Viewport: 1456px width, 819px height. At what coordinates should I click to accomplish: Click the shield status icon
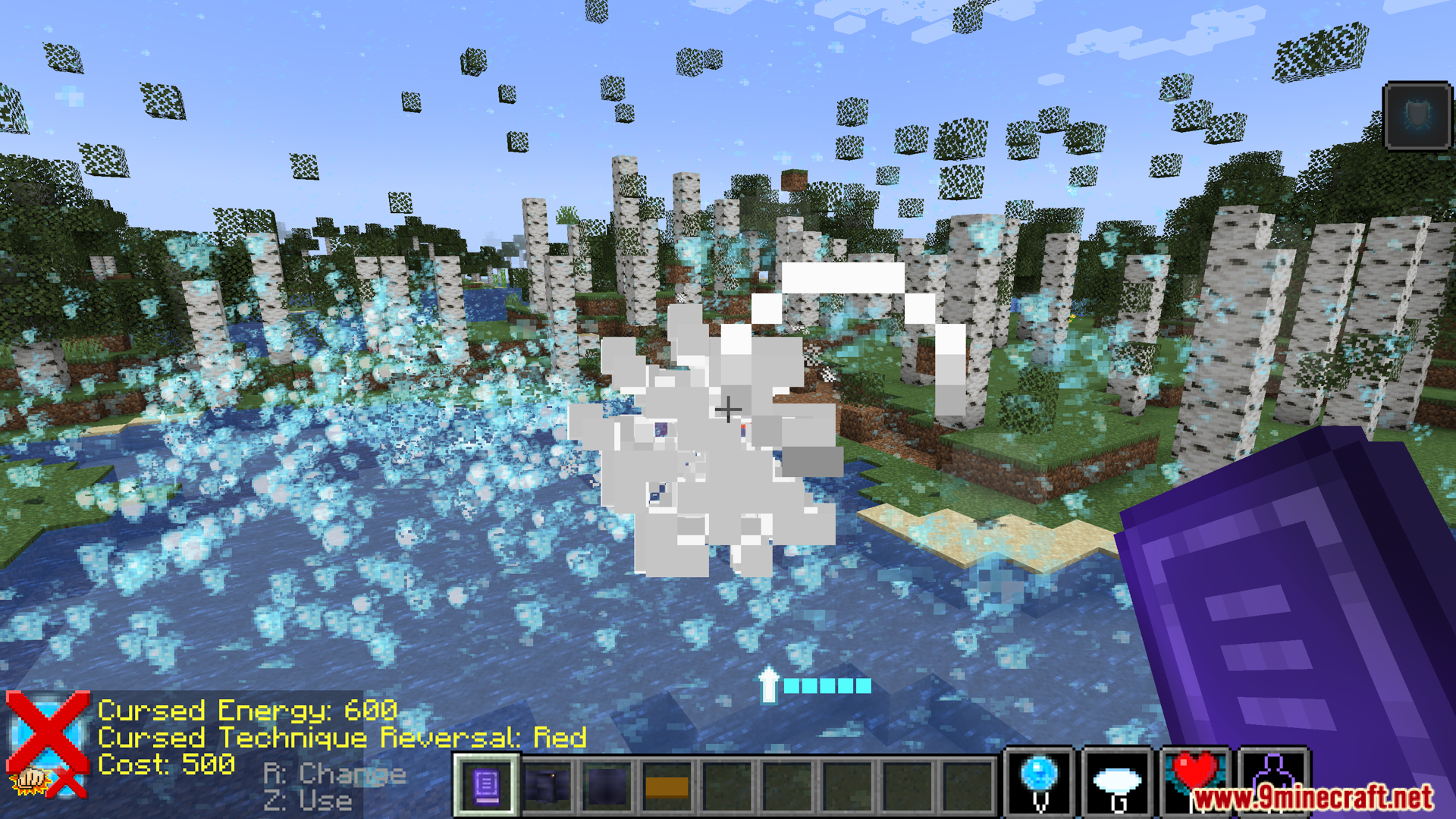pyautogui.click(x=1417, y=116)
